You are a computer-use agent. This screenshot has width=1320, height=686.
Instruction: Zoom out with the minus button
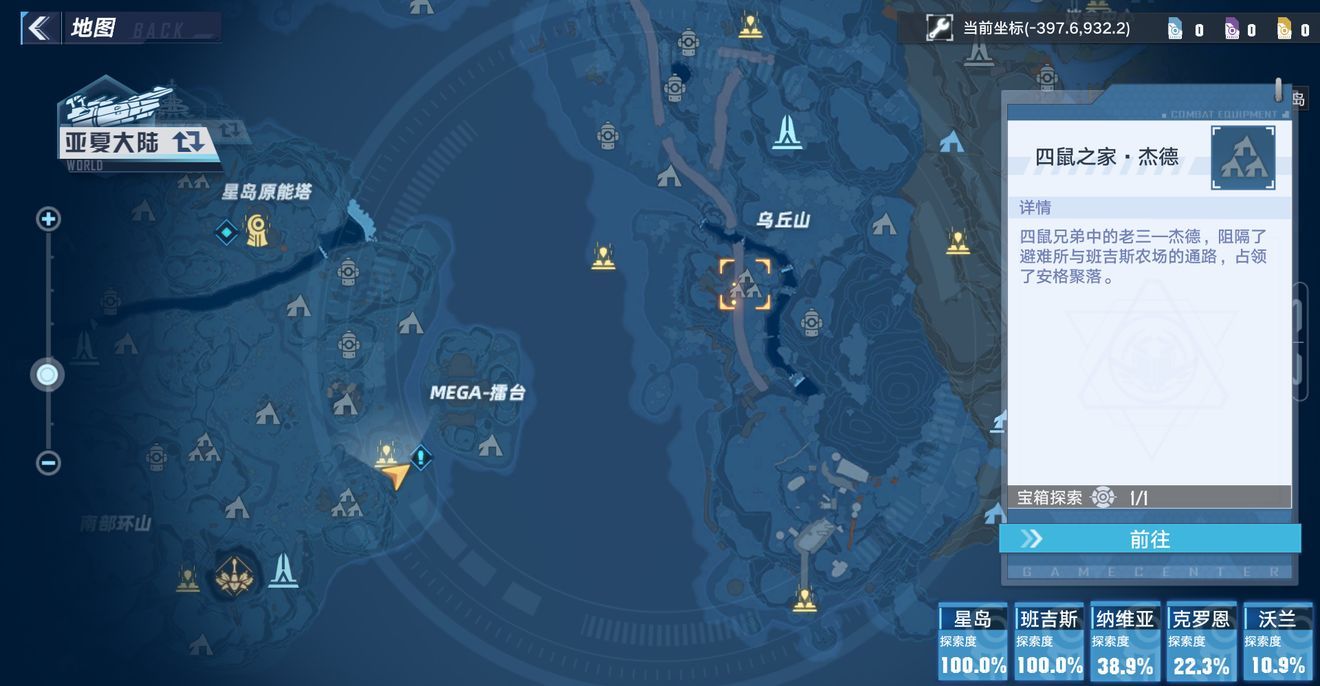(x=48, y=463)
